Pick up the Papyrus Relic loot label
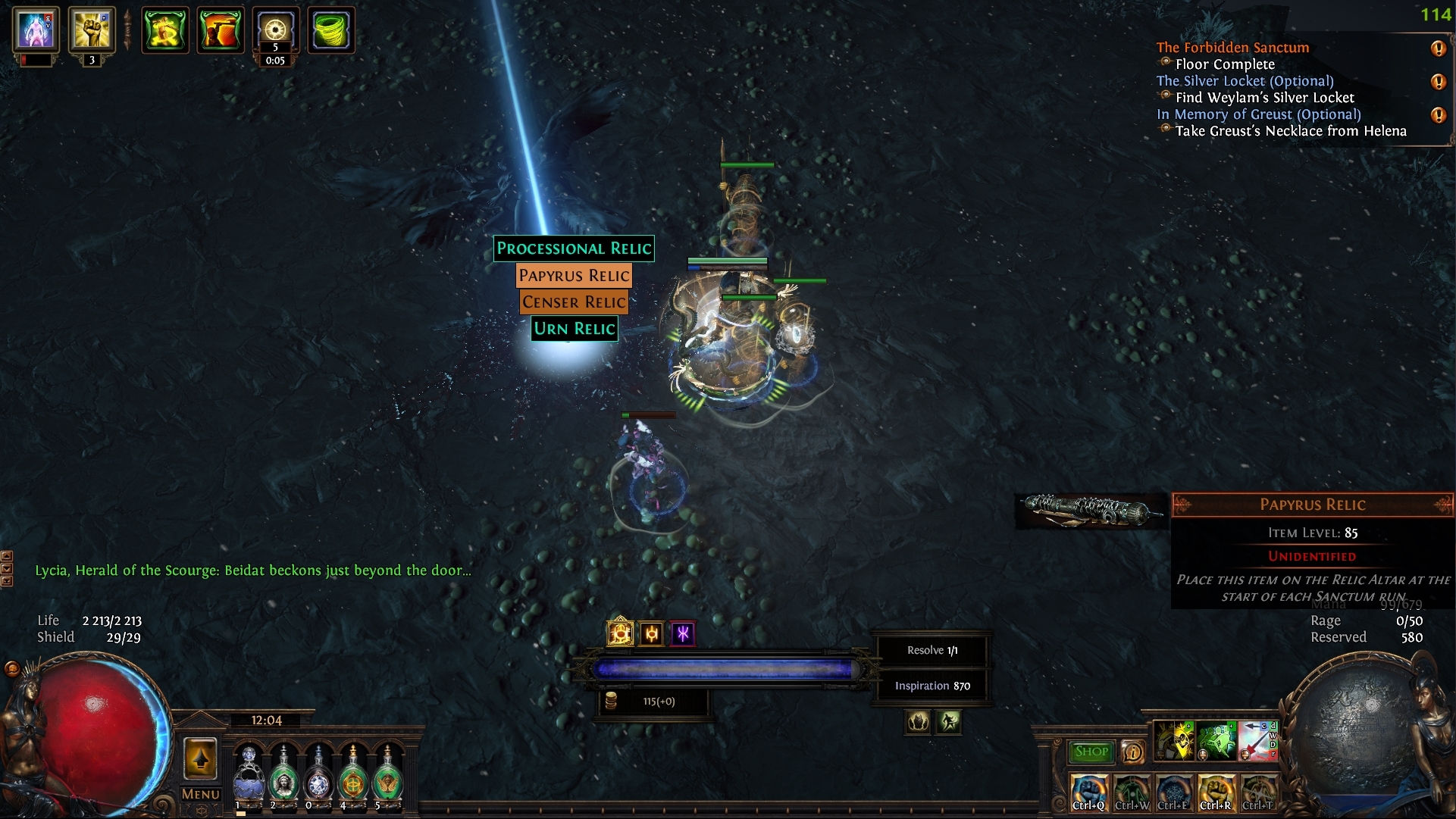Image resolution: width=1456 pixels, height=819 pixels. (574, 275)
